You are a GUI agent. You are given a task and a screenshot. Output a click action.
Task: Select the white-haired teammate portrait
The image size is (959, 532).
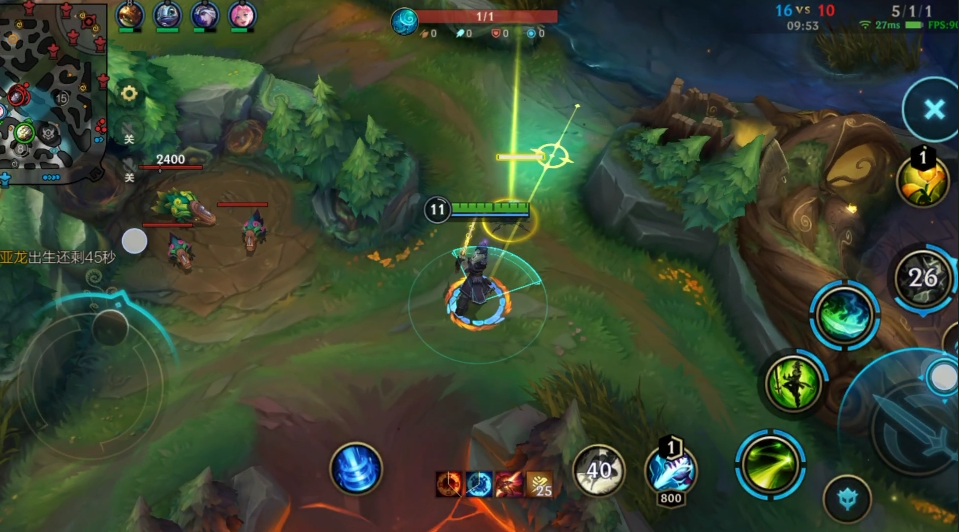coord(205,16)
